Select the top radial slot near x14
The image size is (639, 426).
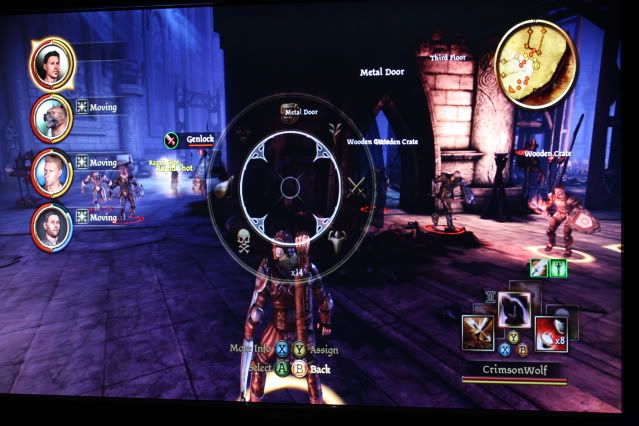(x=293, y=256)
